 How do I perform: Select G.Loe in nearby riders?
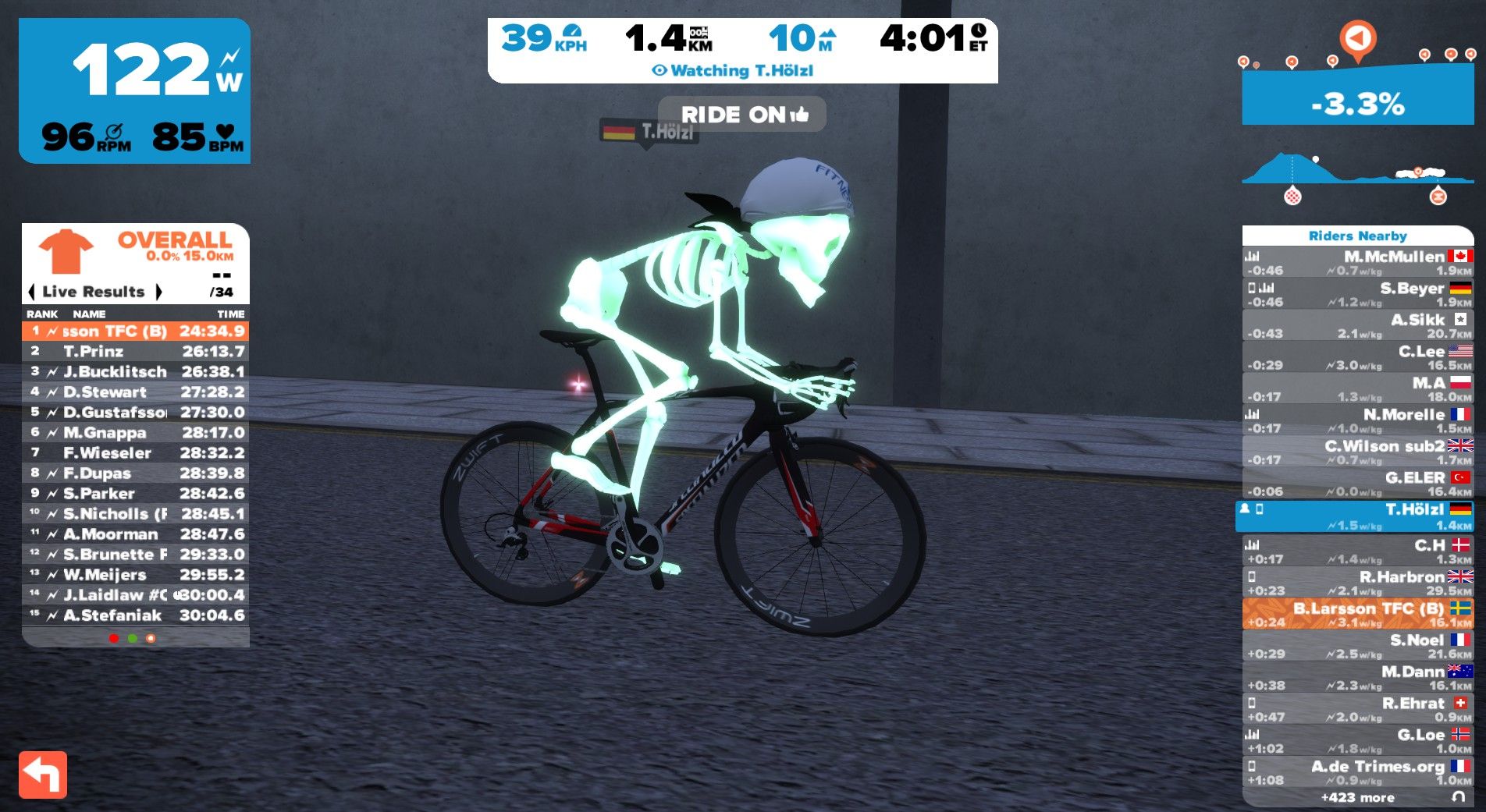pos(1357,740)
